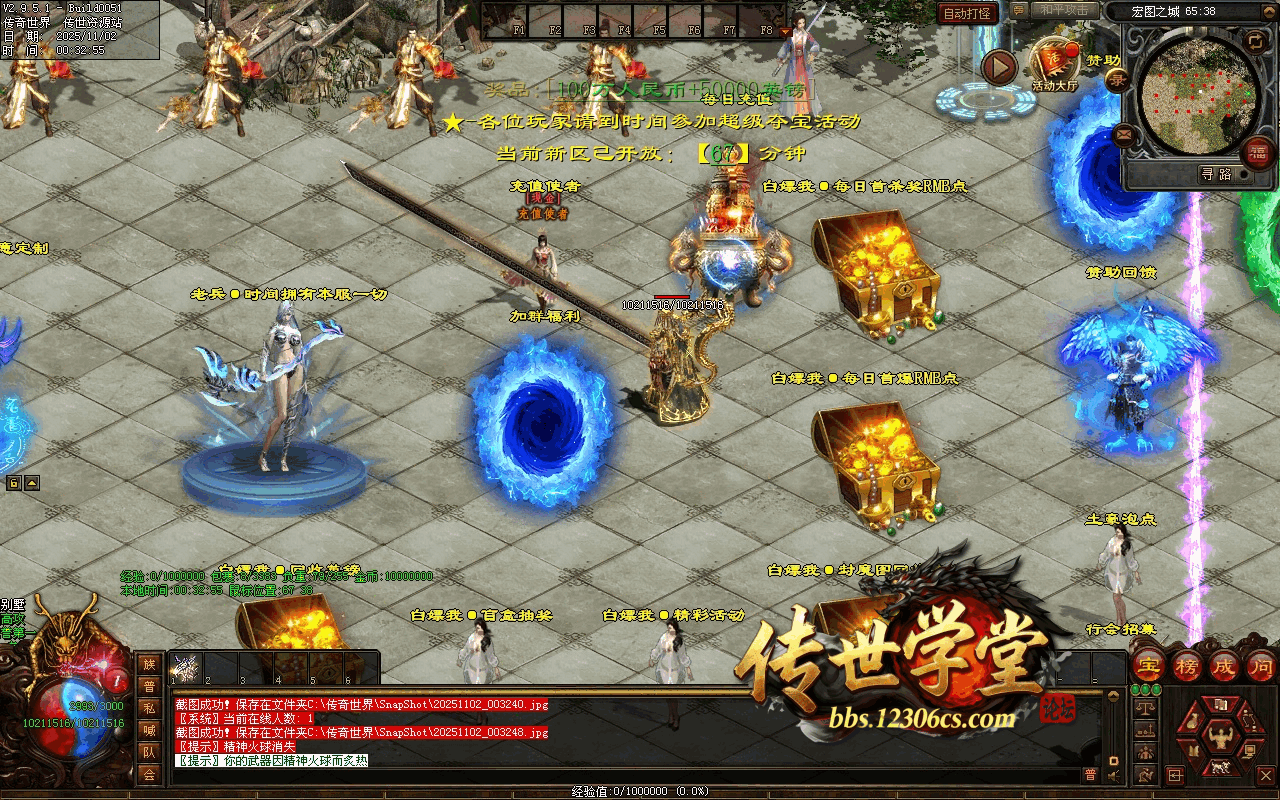Open the mail envelope icon by minimap
The image size is (1280, 800).
(1125, 133)
